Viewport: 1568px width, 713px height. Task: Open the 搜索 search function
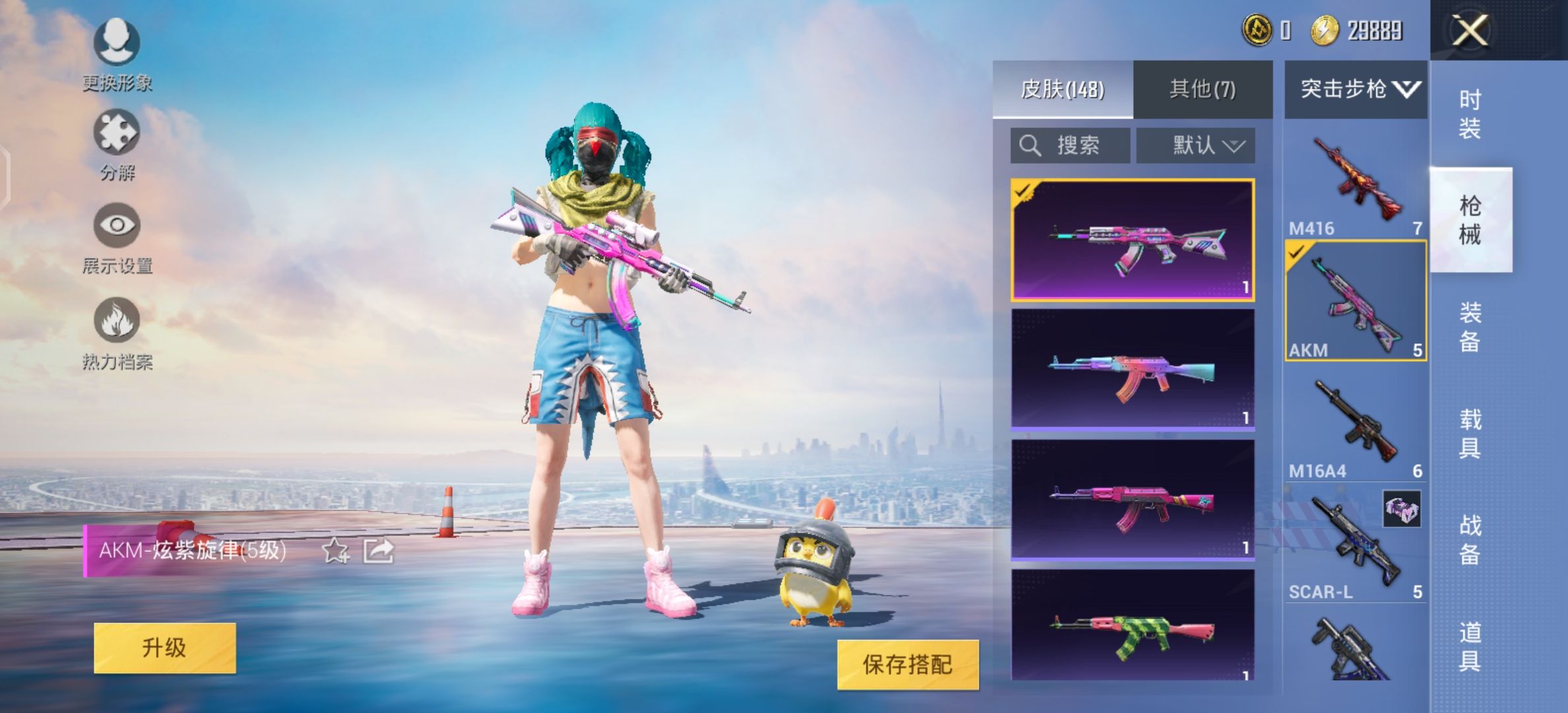[1069, 145]
